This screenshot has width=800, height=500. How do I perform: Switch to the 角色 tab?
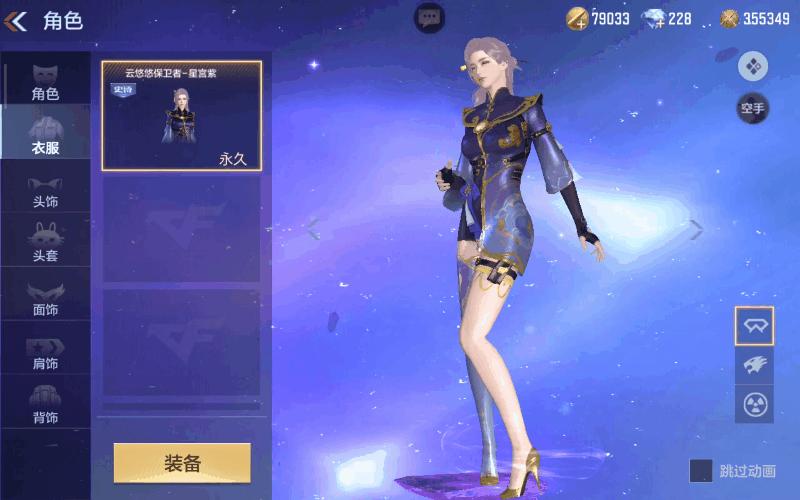point(45,80)
